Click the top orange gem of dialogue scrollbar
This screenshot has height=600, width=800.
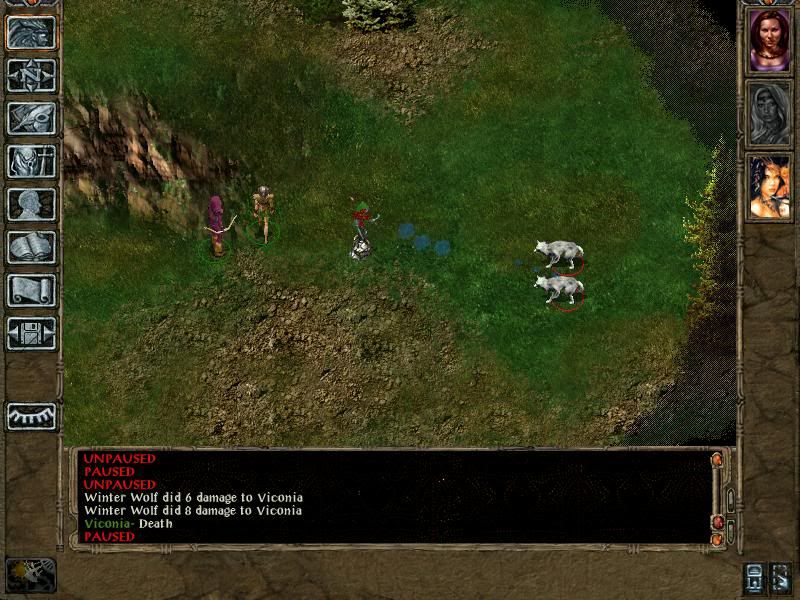(716, 460)
